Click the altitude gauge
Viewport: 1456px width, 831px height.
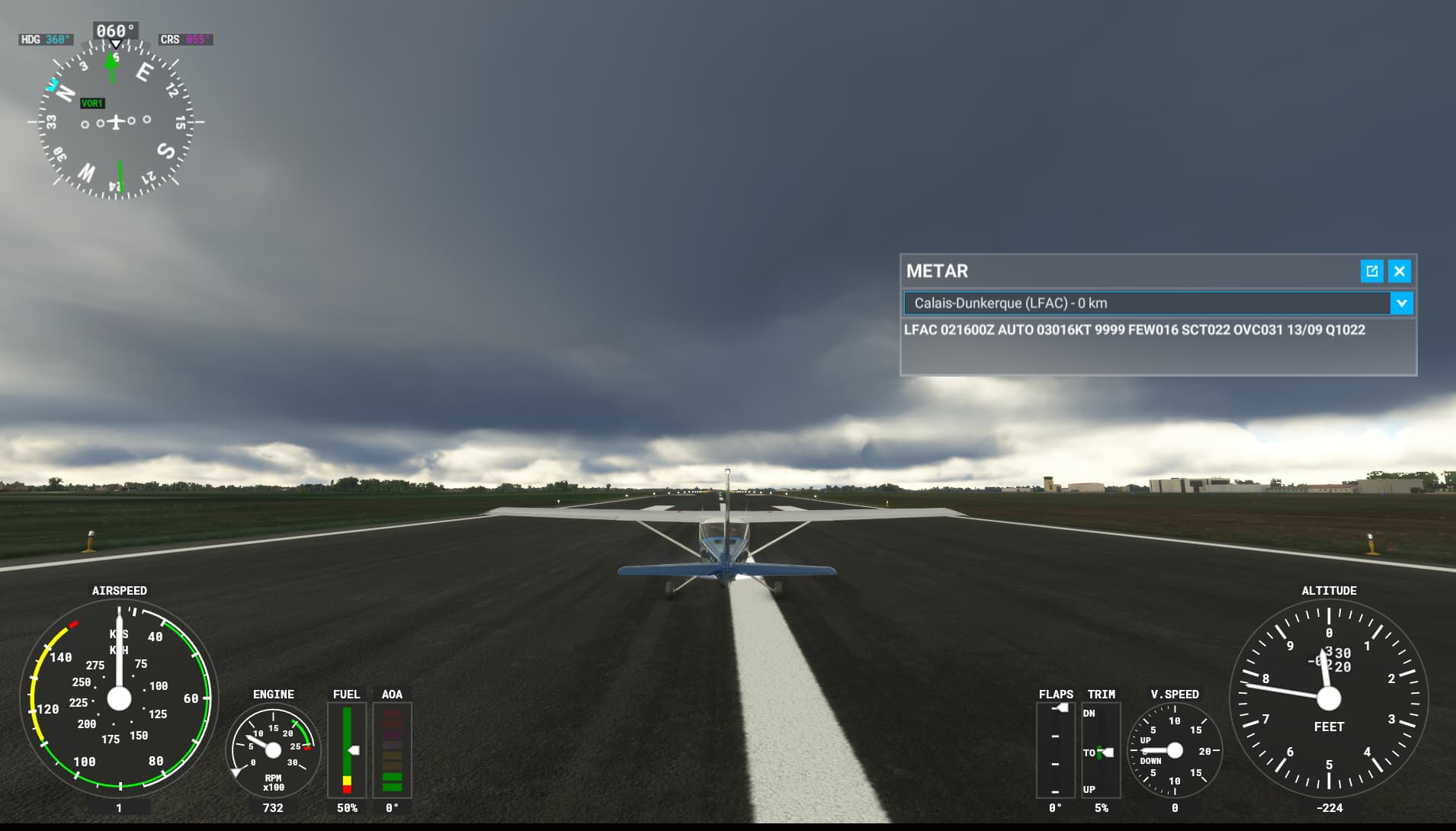1329,696
